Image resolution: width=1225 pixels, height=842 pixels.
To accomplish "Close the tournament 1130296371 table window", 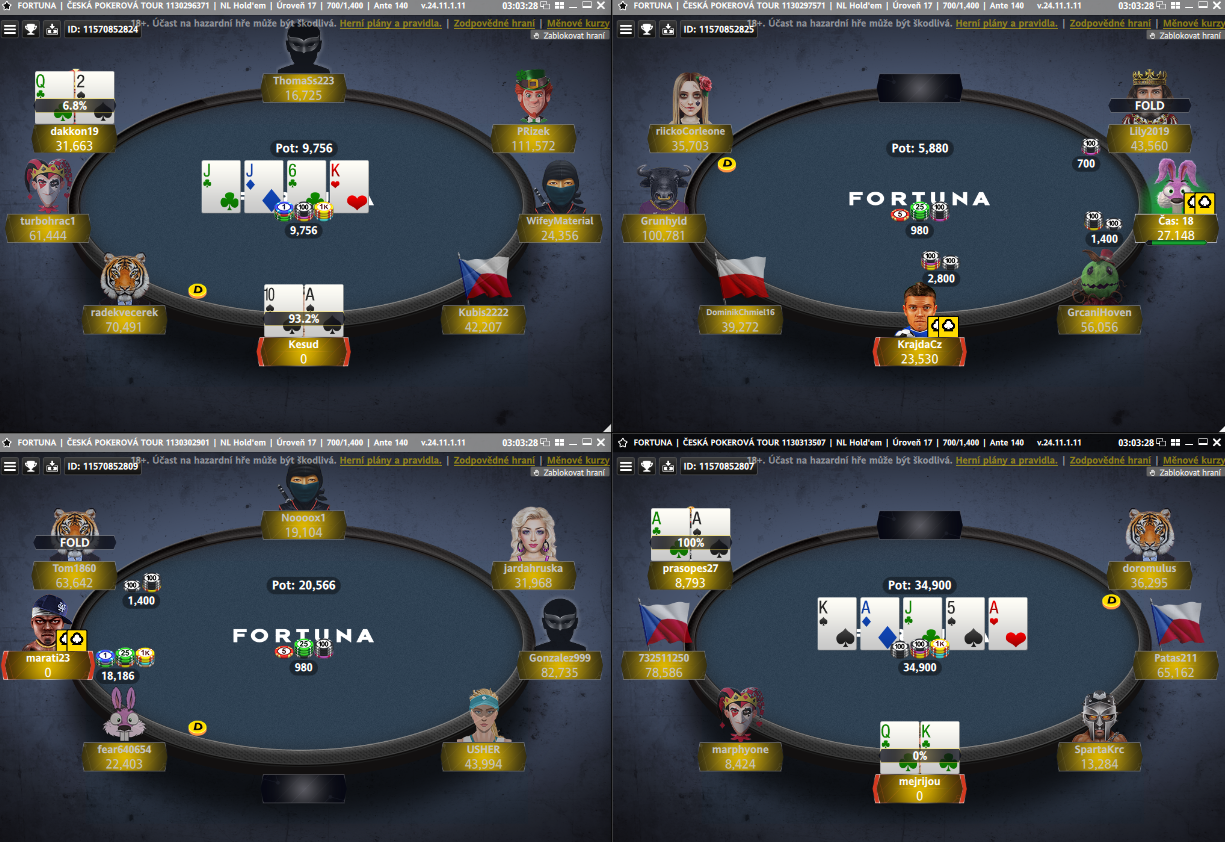I will click(x=601, y=6).
